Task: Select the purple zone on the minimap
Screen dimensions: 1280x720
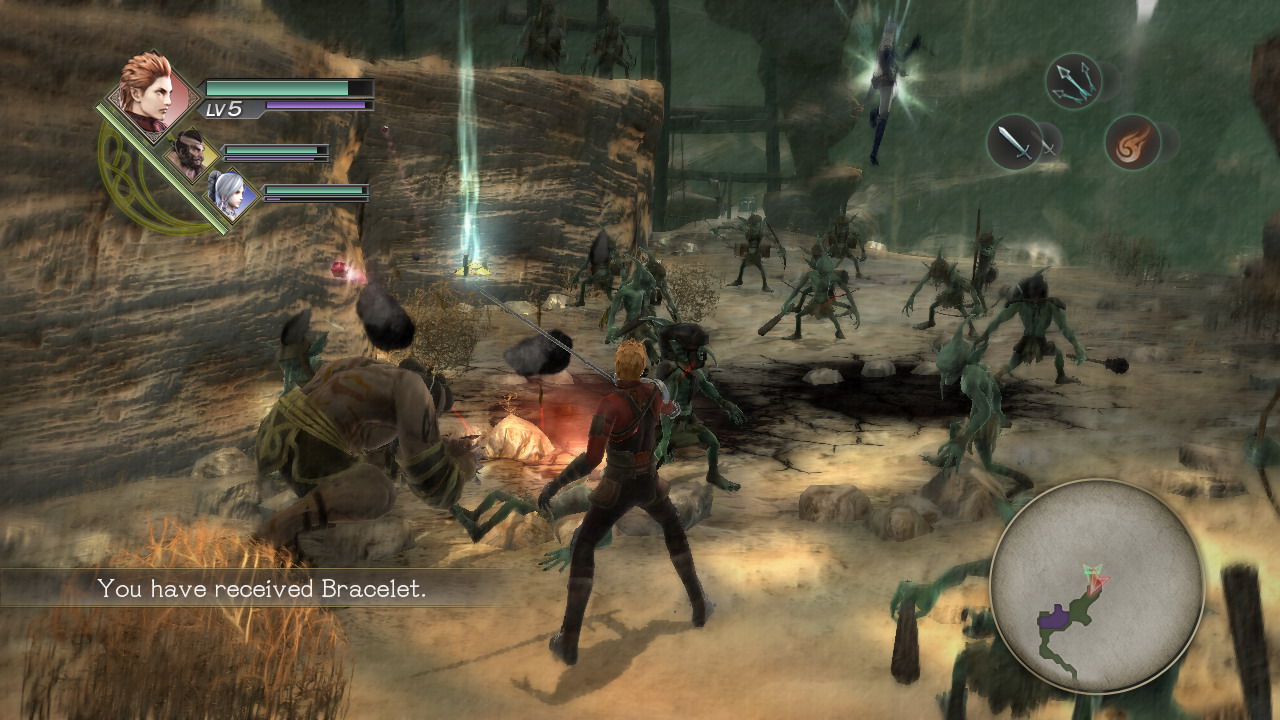Action: click(1054, 618)
